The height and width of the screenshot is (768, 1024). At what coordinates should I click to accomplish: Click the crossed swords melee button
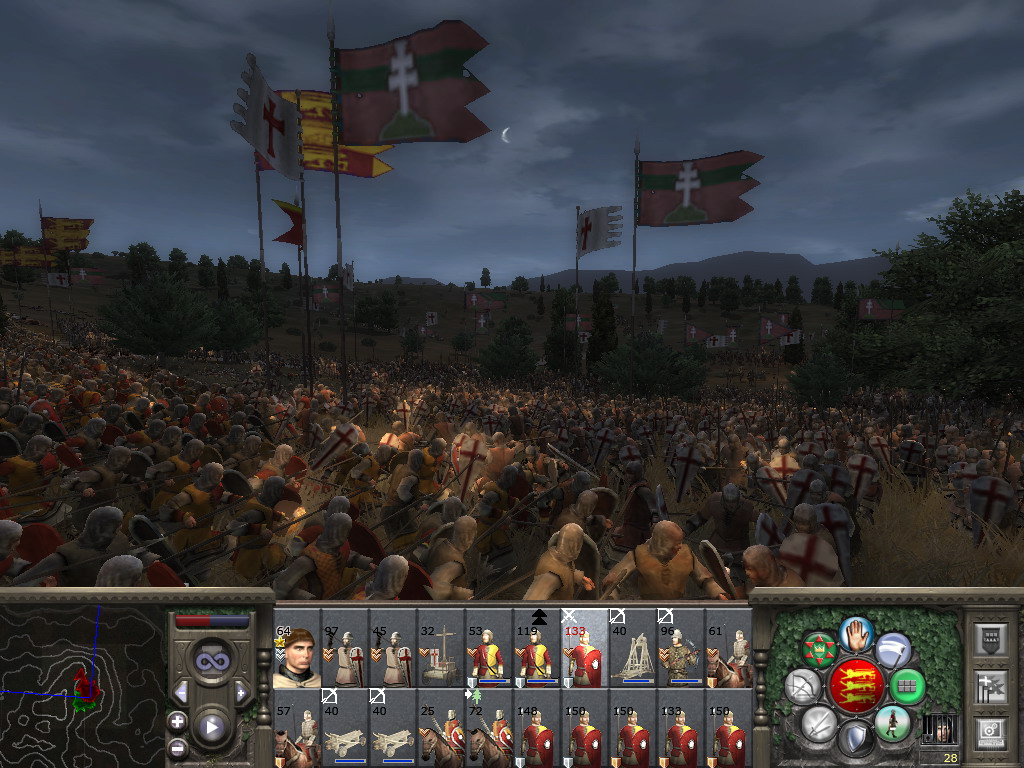pyautogui.click(x=819, y=722)
